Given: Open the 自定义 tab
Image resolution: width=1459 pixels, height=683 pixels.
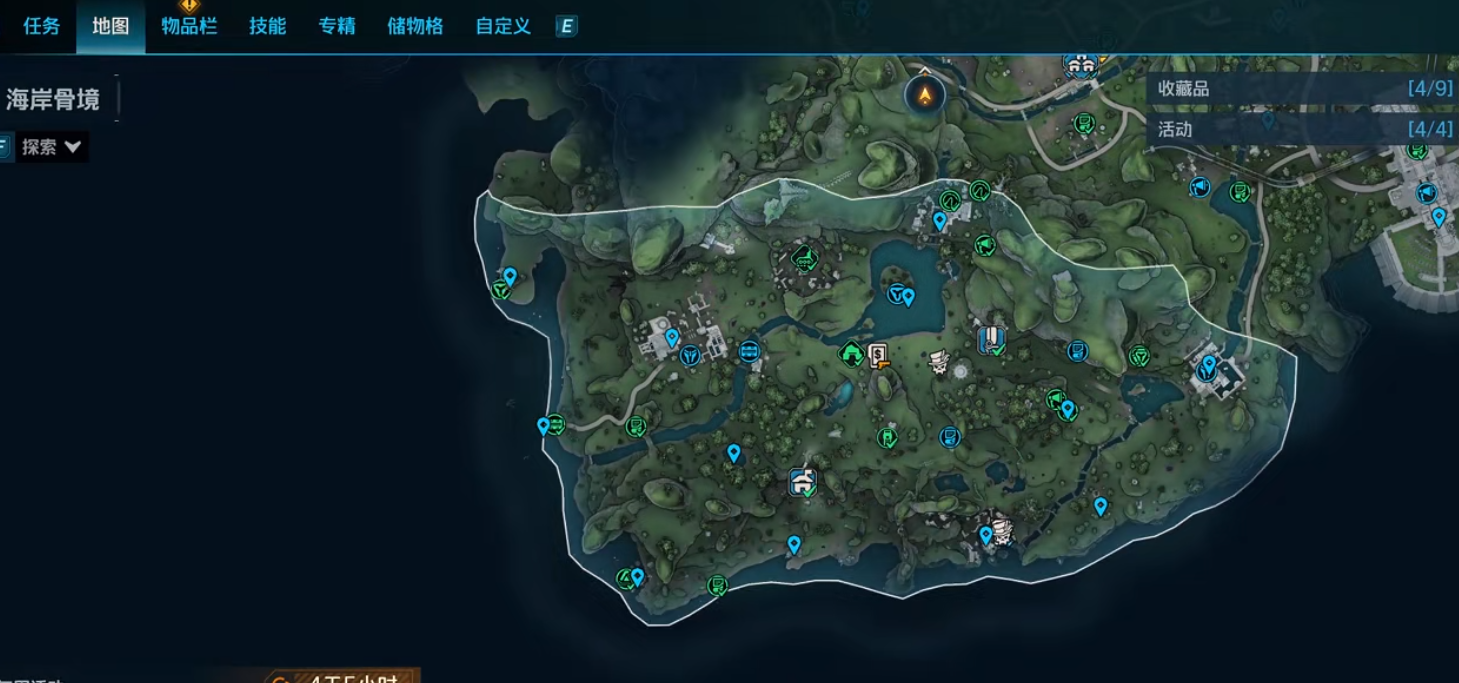Looking at the screenshot, I should [503, 27].
